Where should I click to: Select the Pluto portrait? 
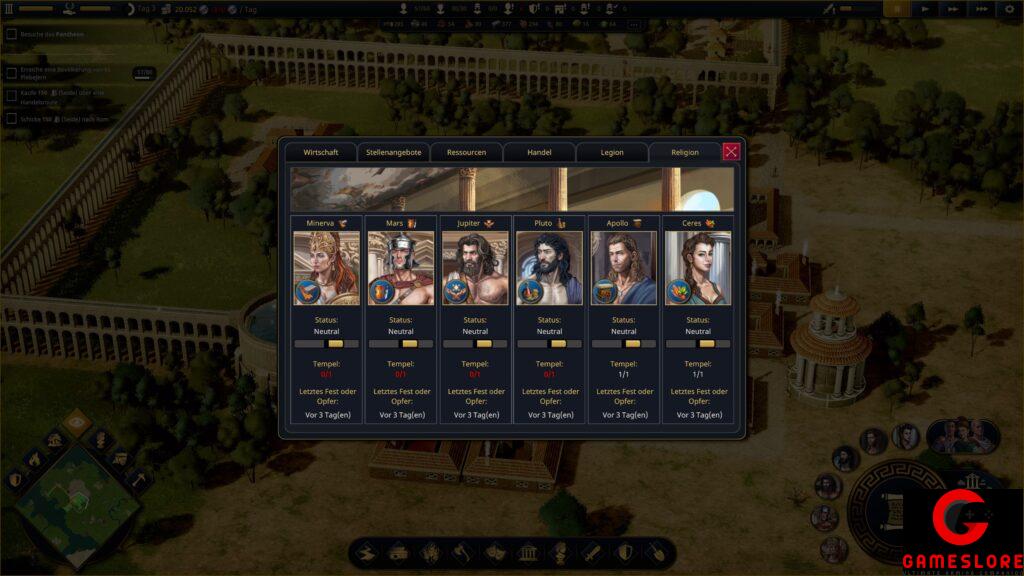[x=549, y=268]
